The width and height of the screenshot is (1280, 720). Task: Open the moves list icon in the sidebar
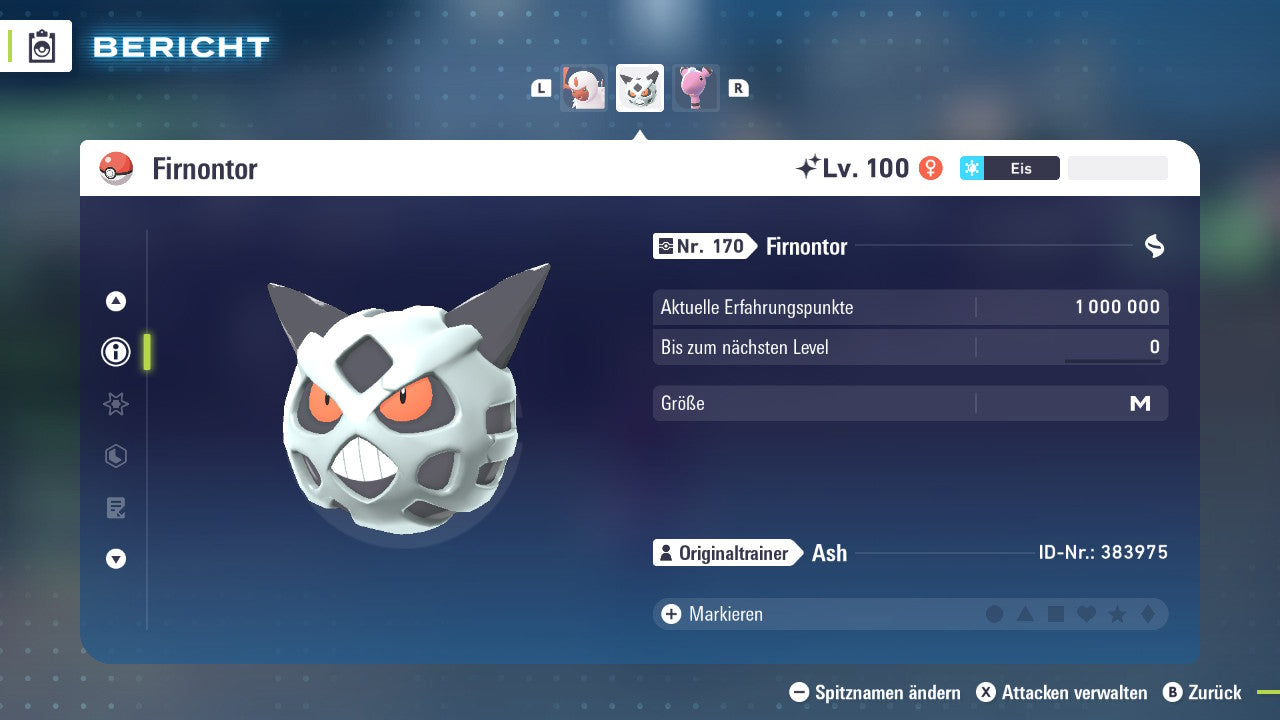point(115,508)
